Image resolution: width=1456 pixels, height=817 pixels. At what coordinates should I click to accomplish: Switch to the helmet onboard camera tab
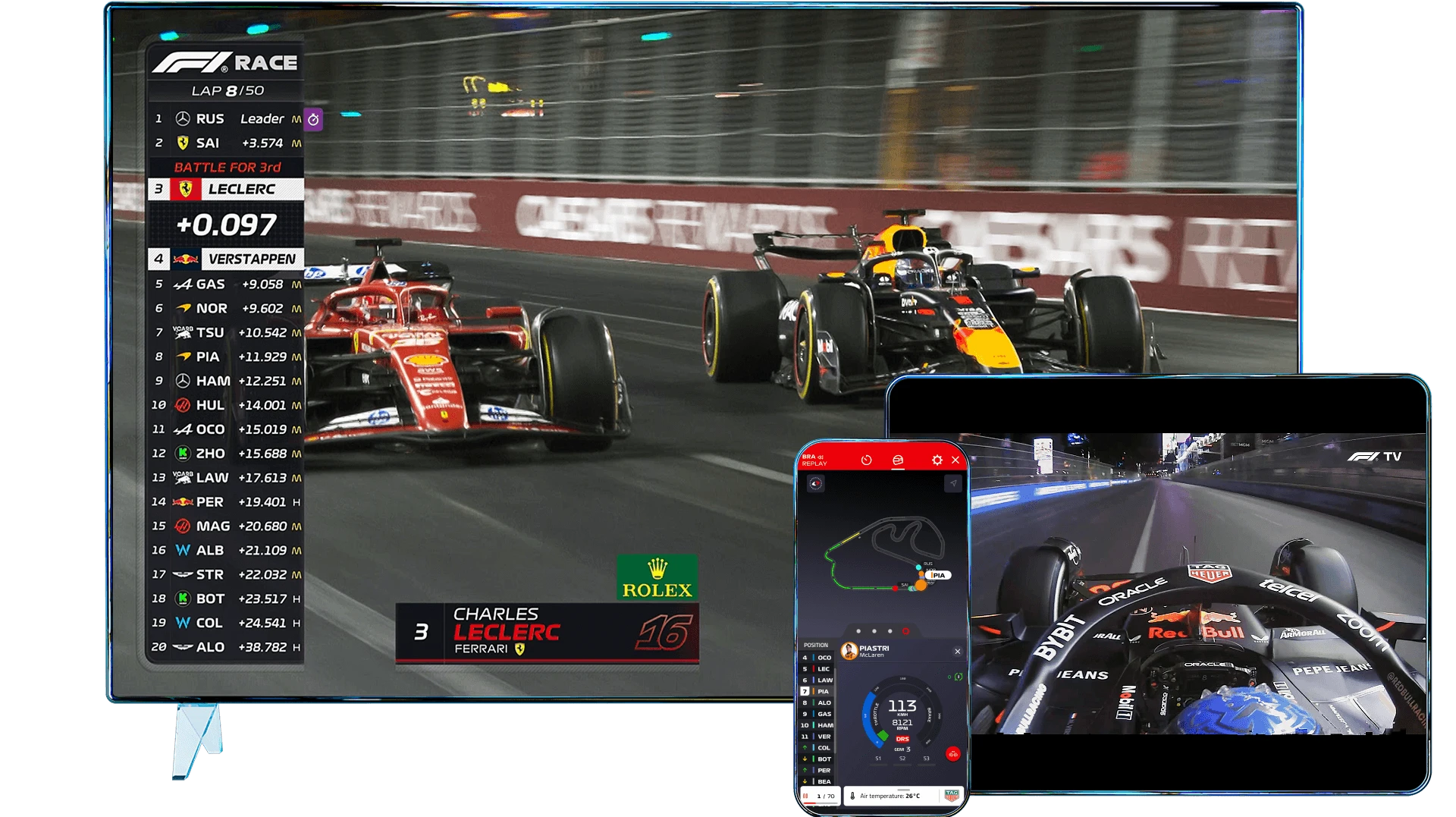(x=899, y=460)
